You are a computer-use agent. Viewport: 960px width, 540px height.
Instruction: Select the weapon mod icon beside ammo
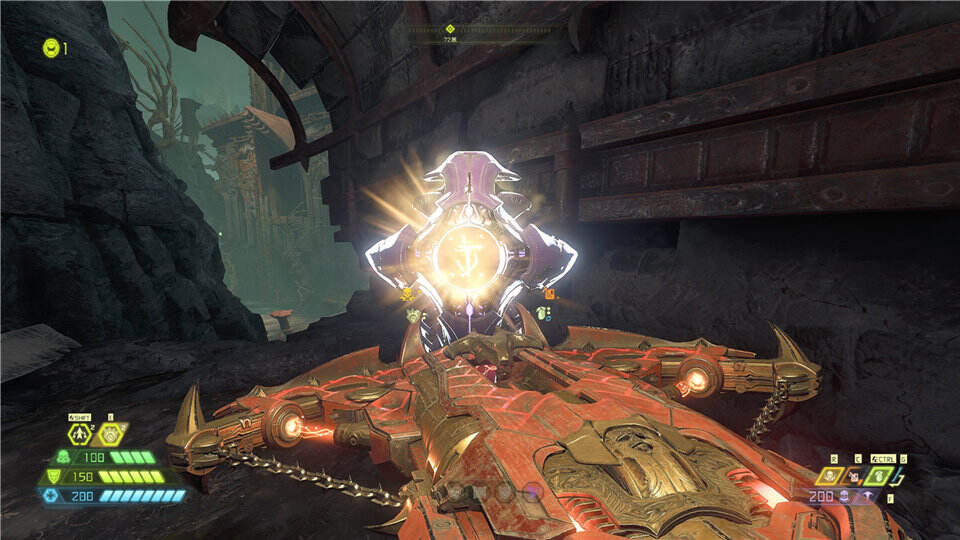point(866,497)
